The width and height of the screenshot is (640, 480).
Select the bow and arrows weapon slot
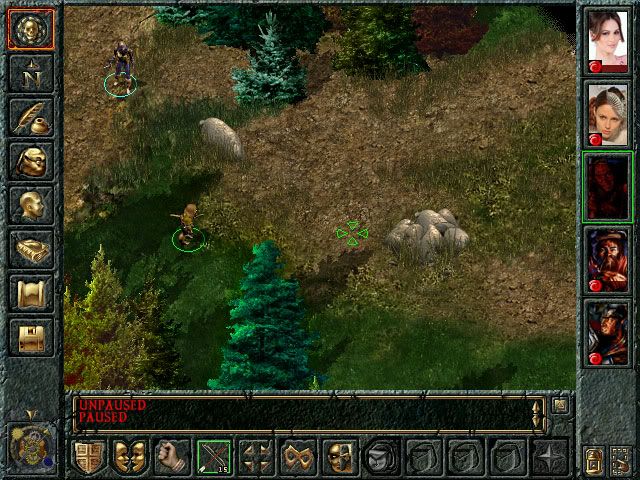pos(214,457)
